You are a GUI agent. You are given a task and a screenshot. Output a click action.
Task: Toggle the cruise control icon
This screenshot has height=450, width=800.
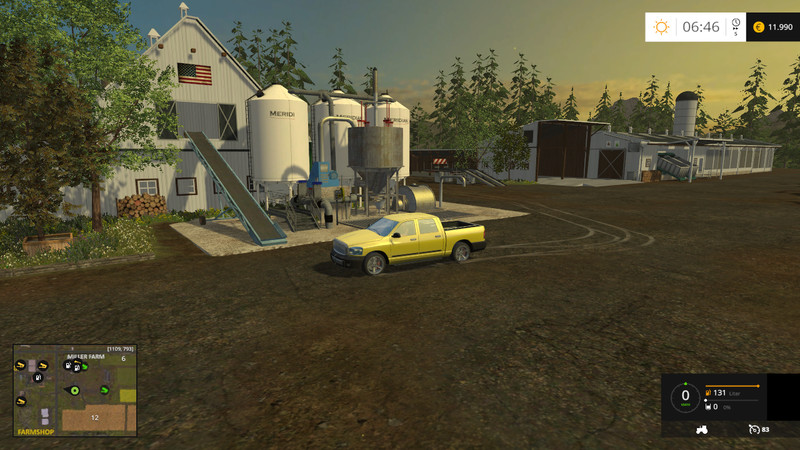754,429
